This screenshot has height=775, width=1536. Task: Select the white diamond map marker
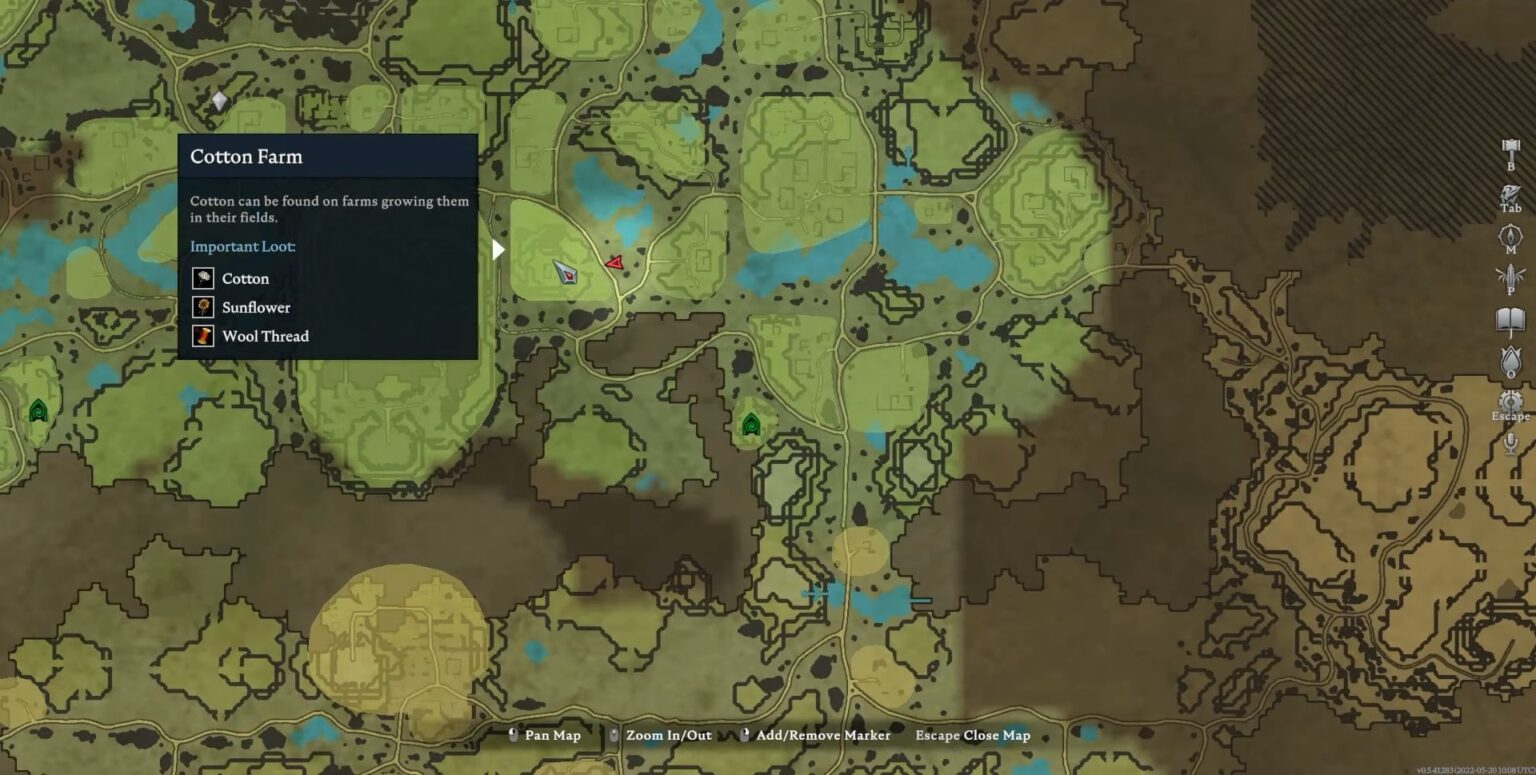click(x=220, y=101)
